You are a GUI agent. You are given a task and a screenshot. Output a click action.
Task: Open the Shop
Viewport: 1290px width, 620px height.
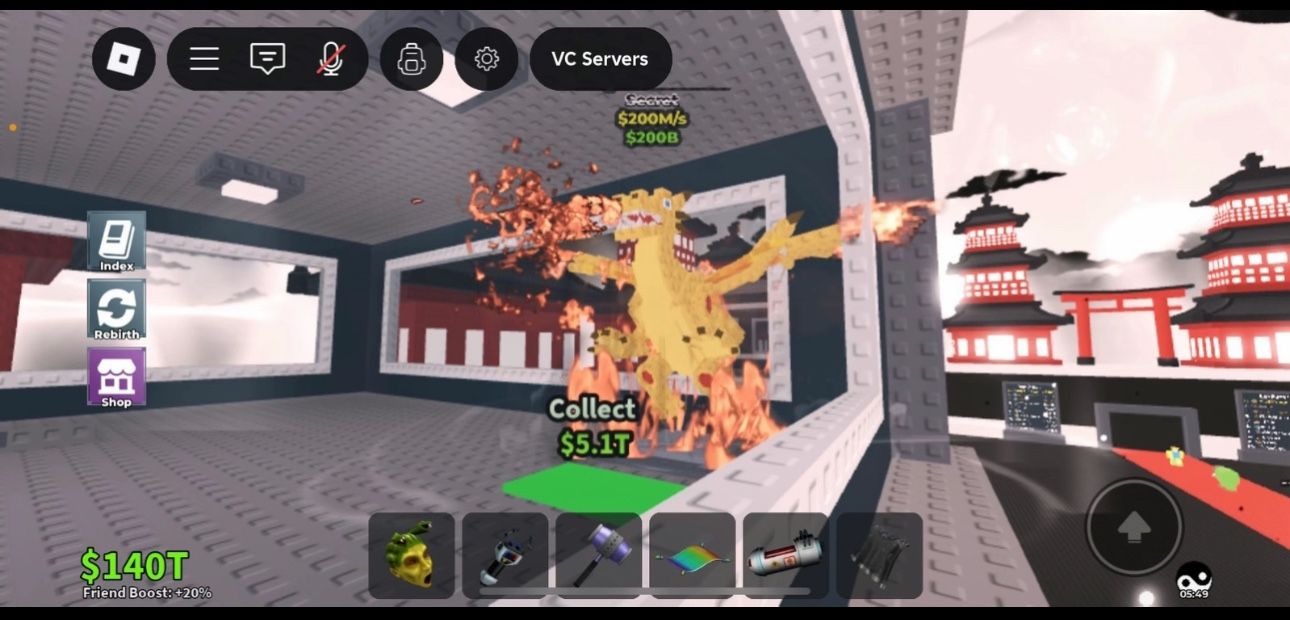[x=117, y=377]
